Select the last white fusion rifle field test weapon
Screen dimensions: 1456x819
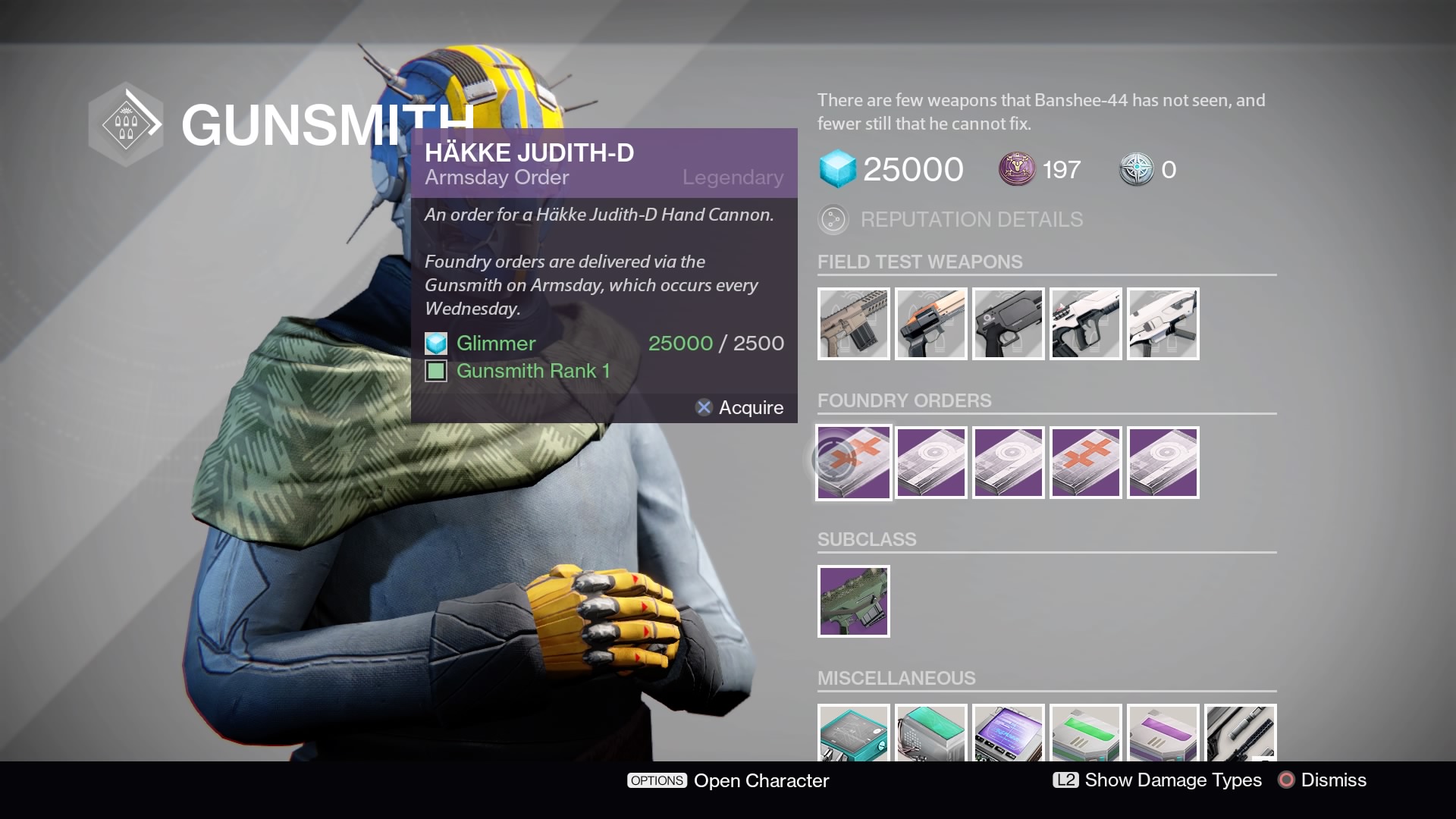[x=1163, y=323]
